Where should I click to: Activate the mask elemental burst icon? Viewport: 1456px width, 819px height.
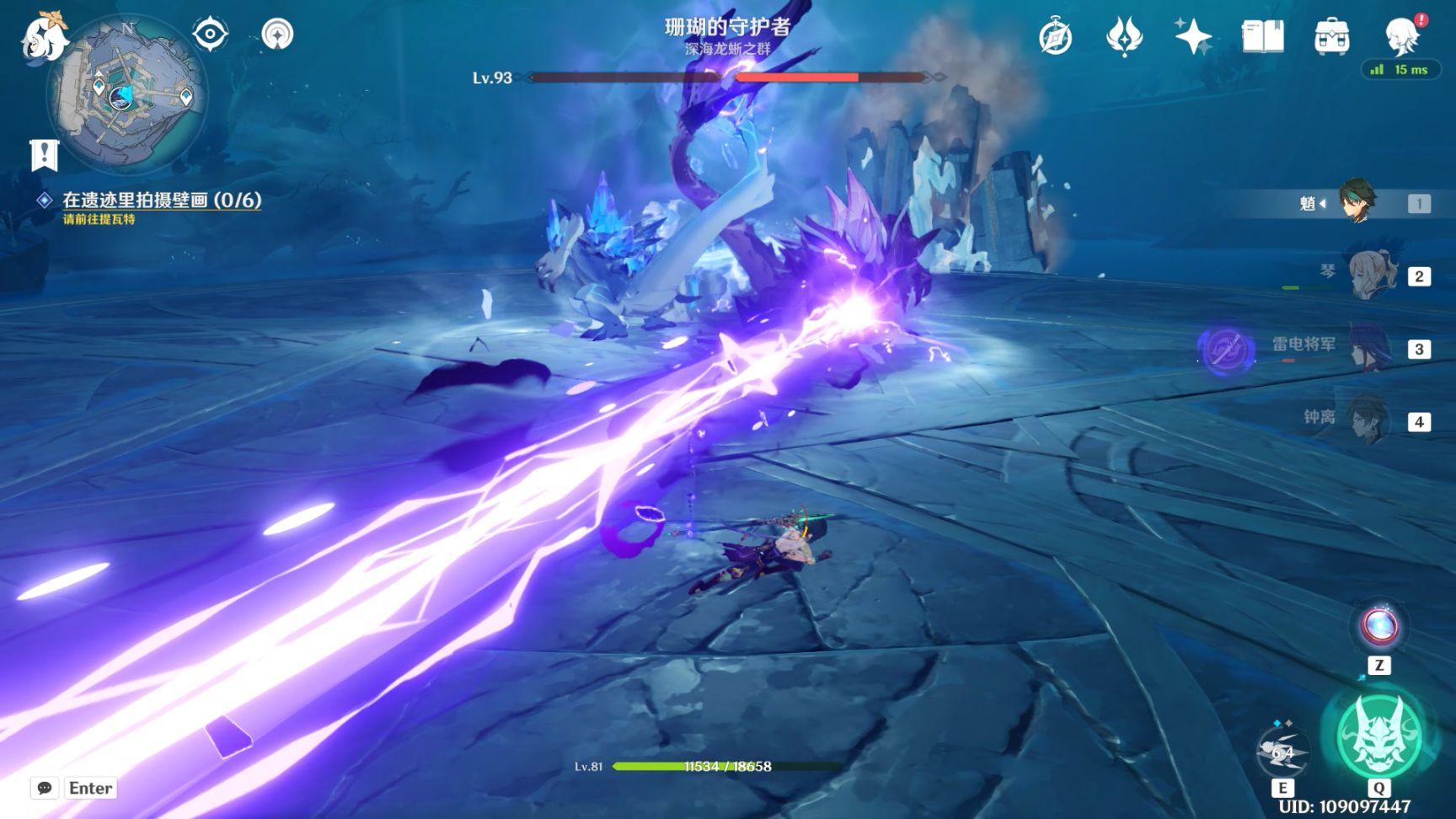pyautogui.click(x=1378, y=736)
